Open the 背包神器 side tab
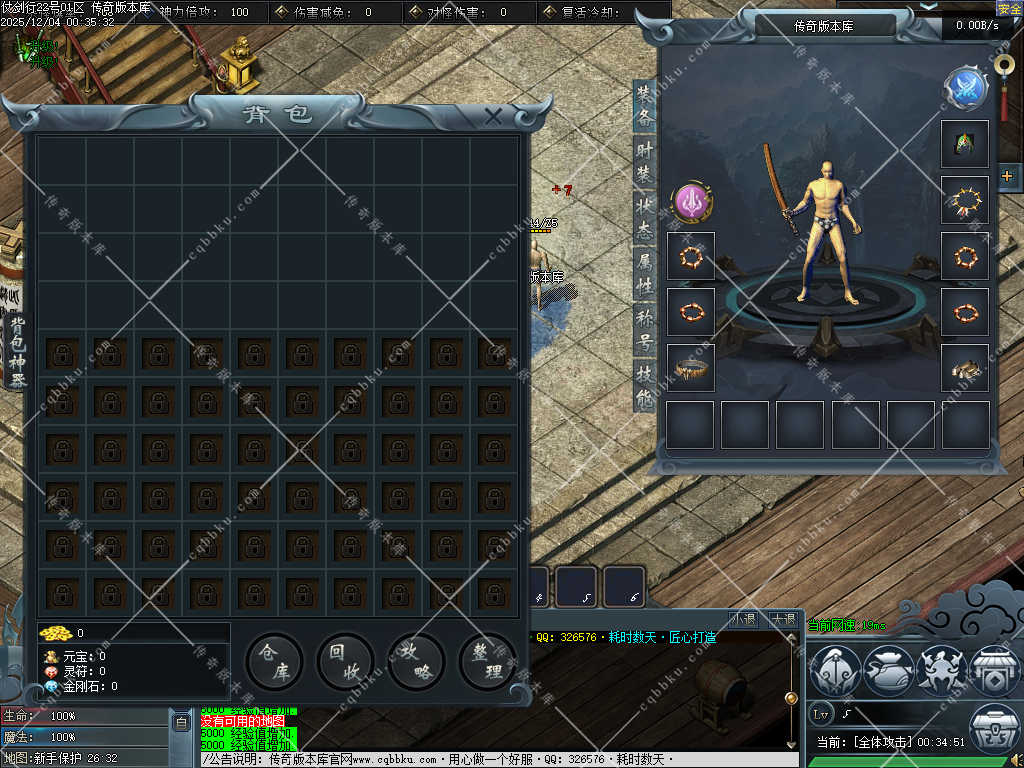The image size is (1024, 768). click(x=17, y=352)
